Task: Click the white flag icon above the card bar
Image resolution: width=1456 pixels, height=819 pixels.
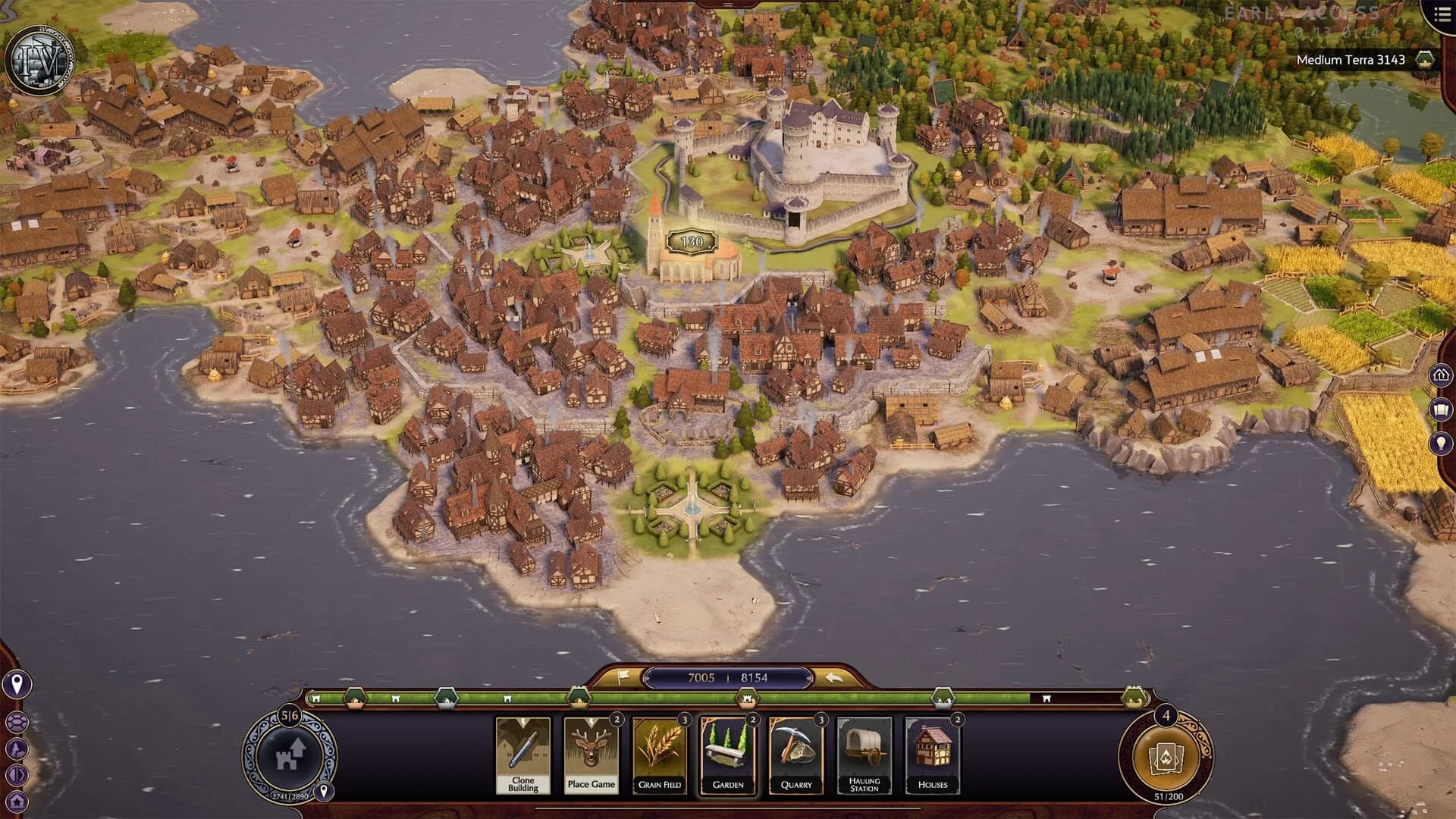Action: click(x=622, y=677)
